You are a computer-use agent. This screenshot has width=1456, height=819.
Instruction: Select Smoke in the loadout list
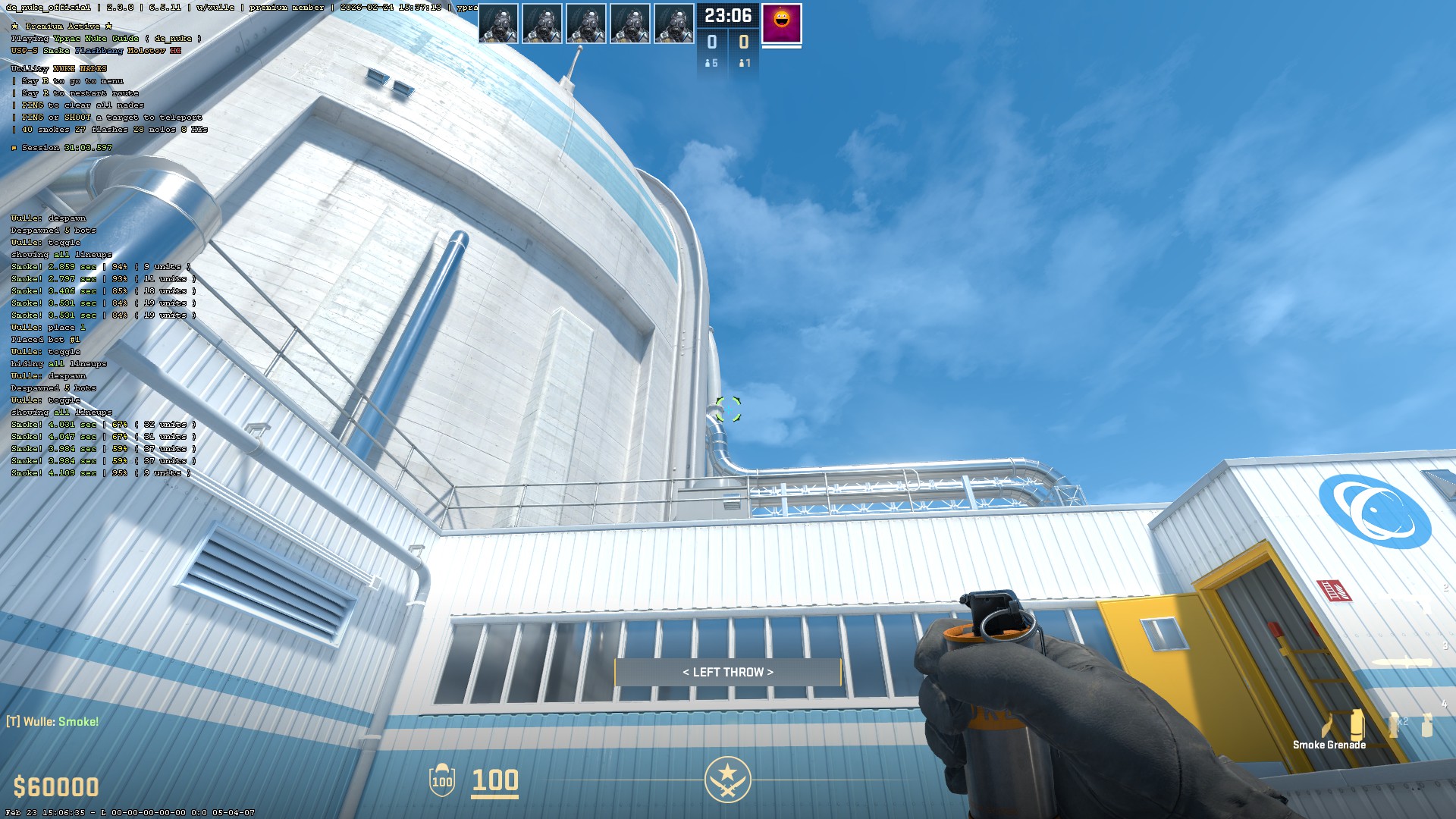57,51
